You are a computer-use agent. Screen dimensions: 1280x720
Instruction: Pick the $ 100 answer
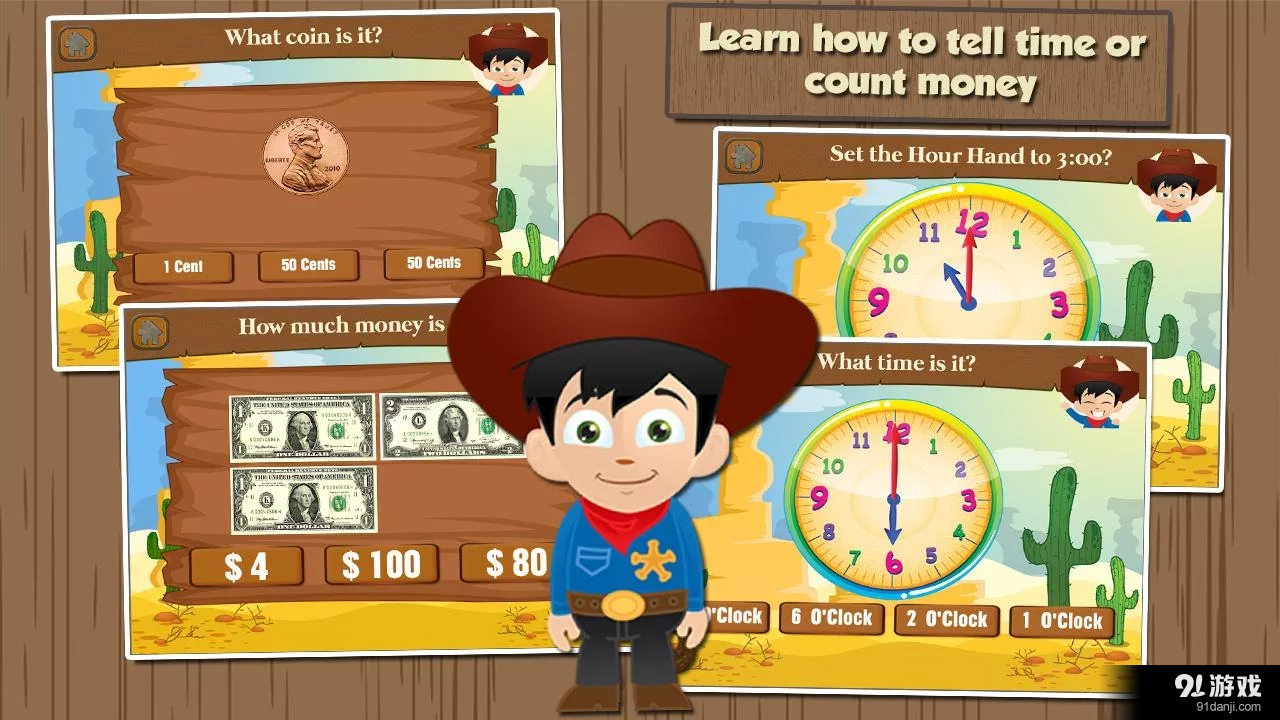click(x=381, y=565)
